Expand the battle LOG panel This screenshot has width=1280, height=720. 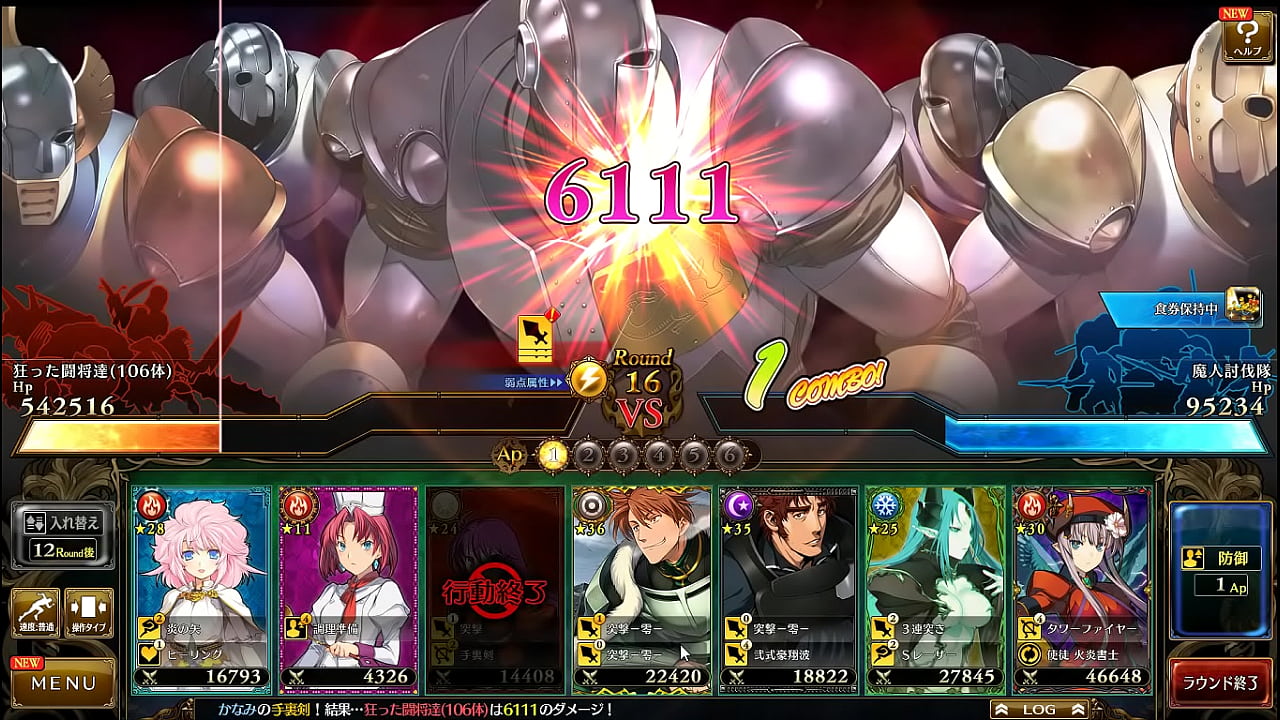(x=1039, y=709)
